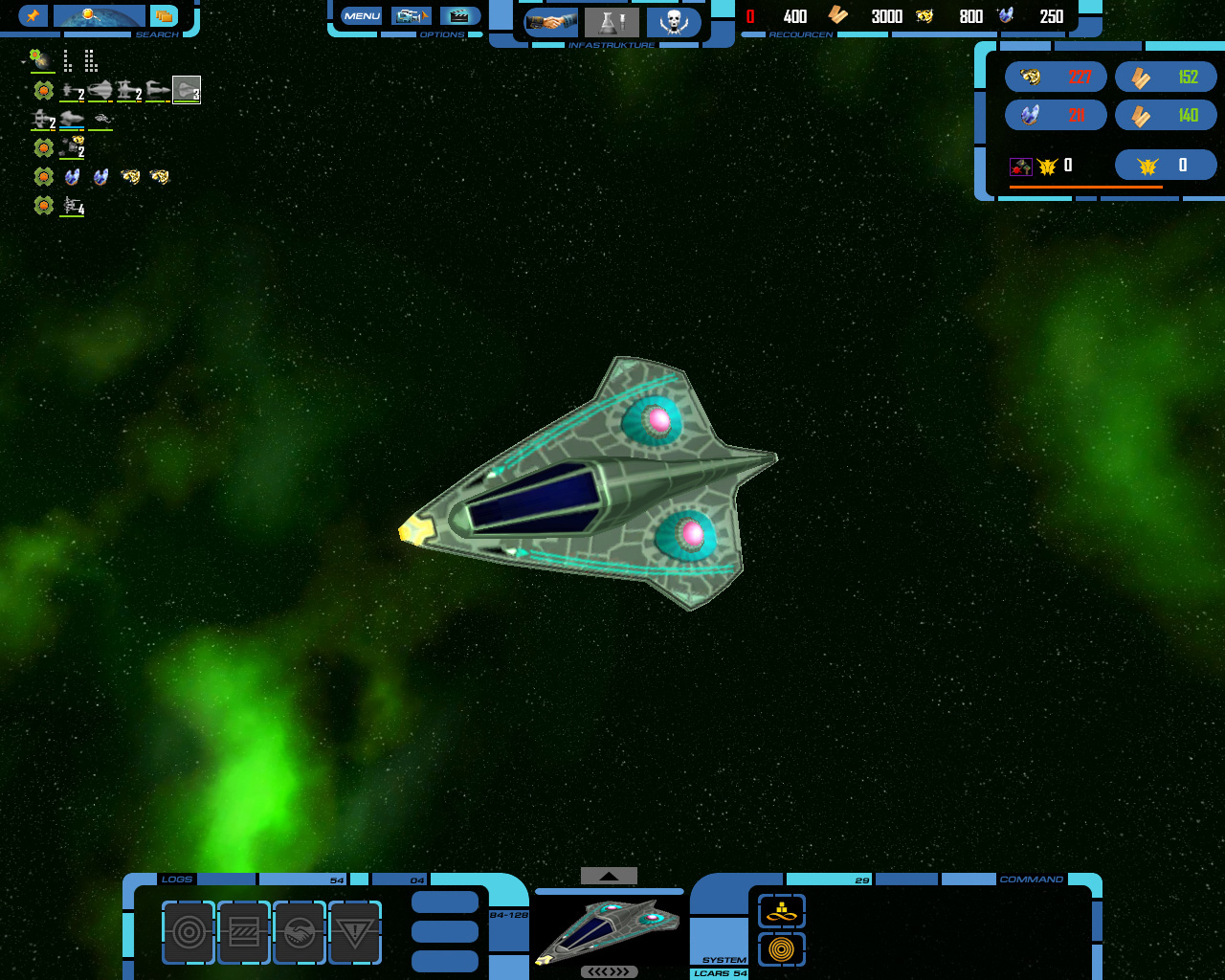Open the warning triangle log button
The height and width of the screenshot is (980, 1225).
355,932
